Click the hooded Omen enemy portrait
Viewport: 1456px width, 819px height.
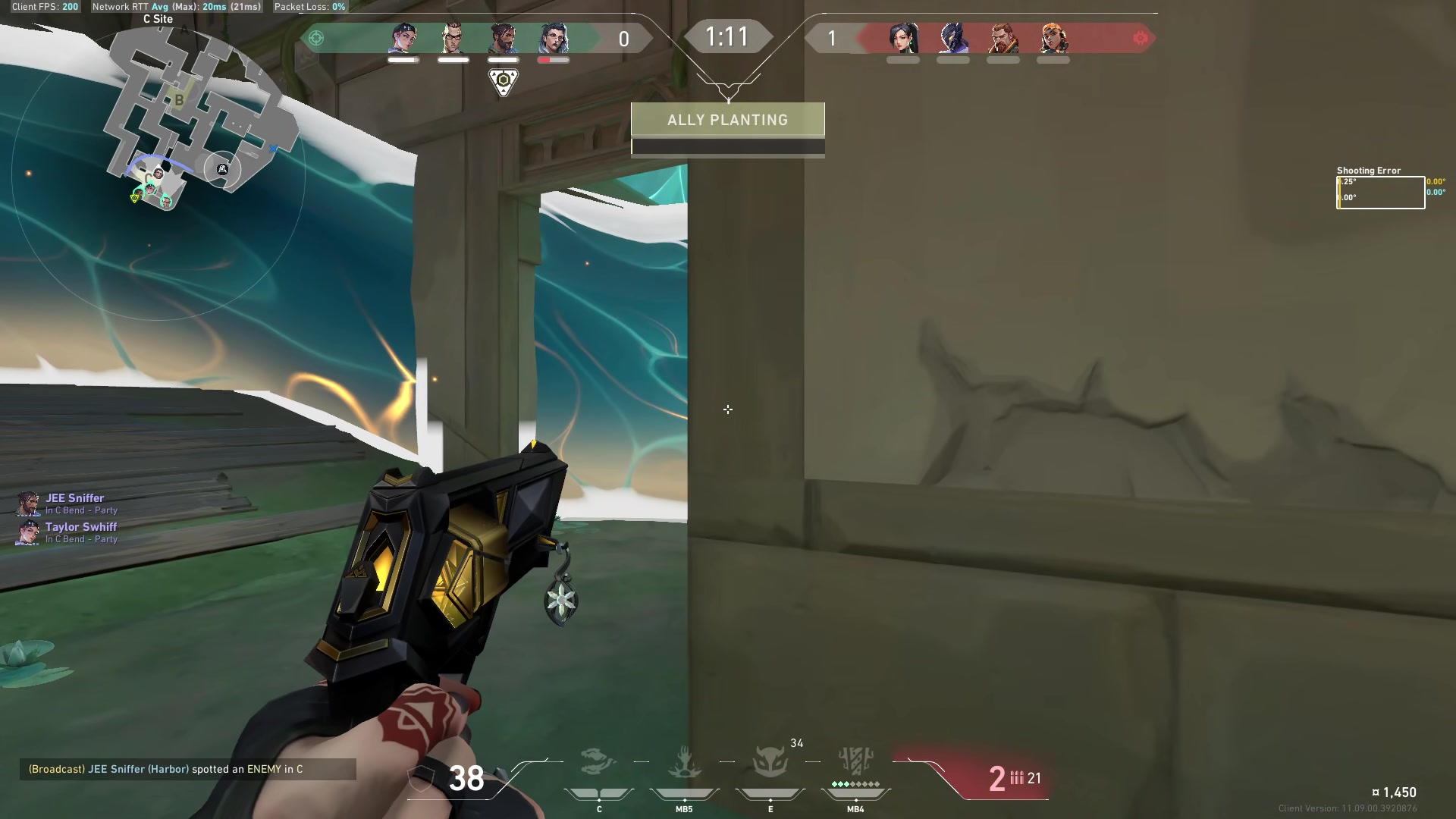pos(953,38)
